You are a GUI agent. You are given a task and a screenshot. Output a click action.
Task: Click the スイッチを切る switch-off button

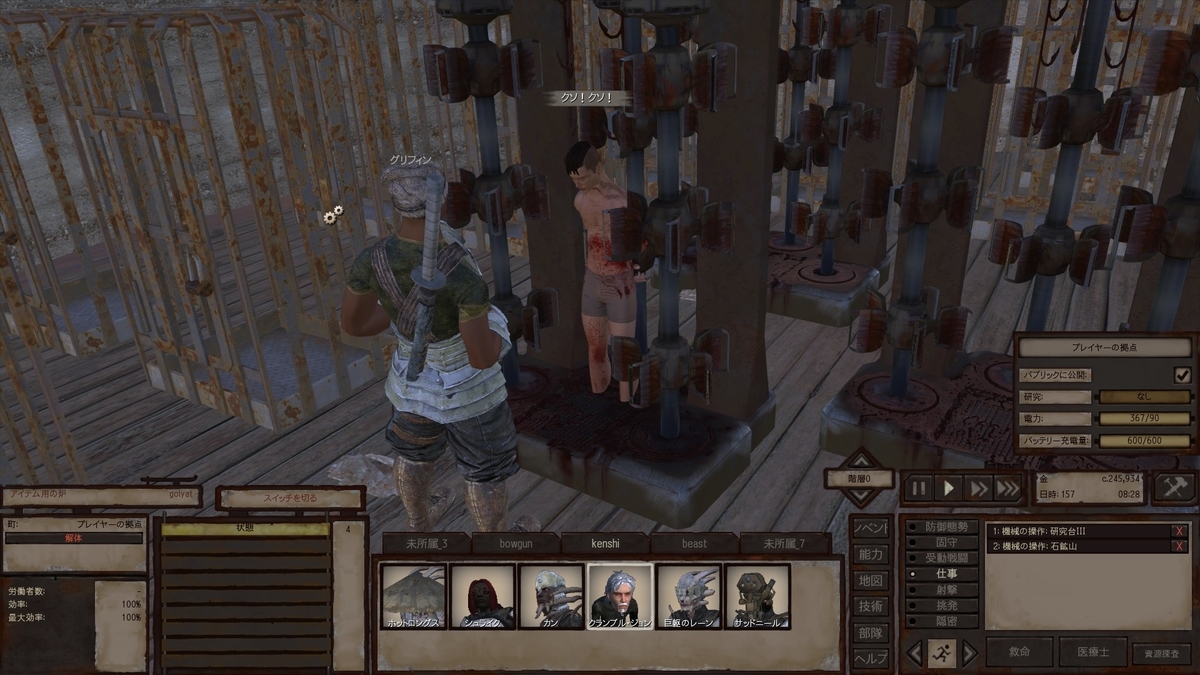click(x=290, y=498)
